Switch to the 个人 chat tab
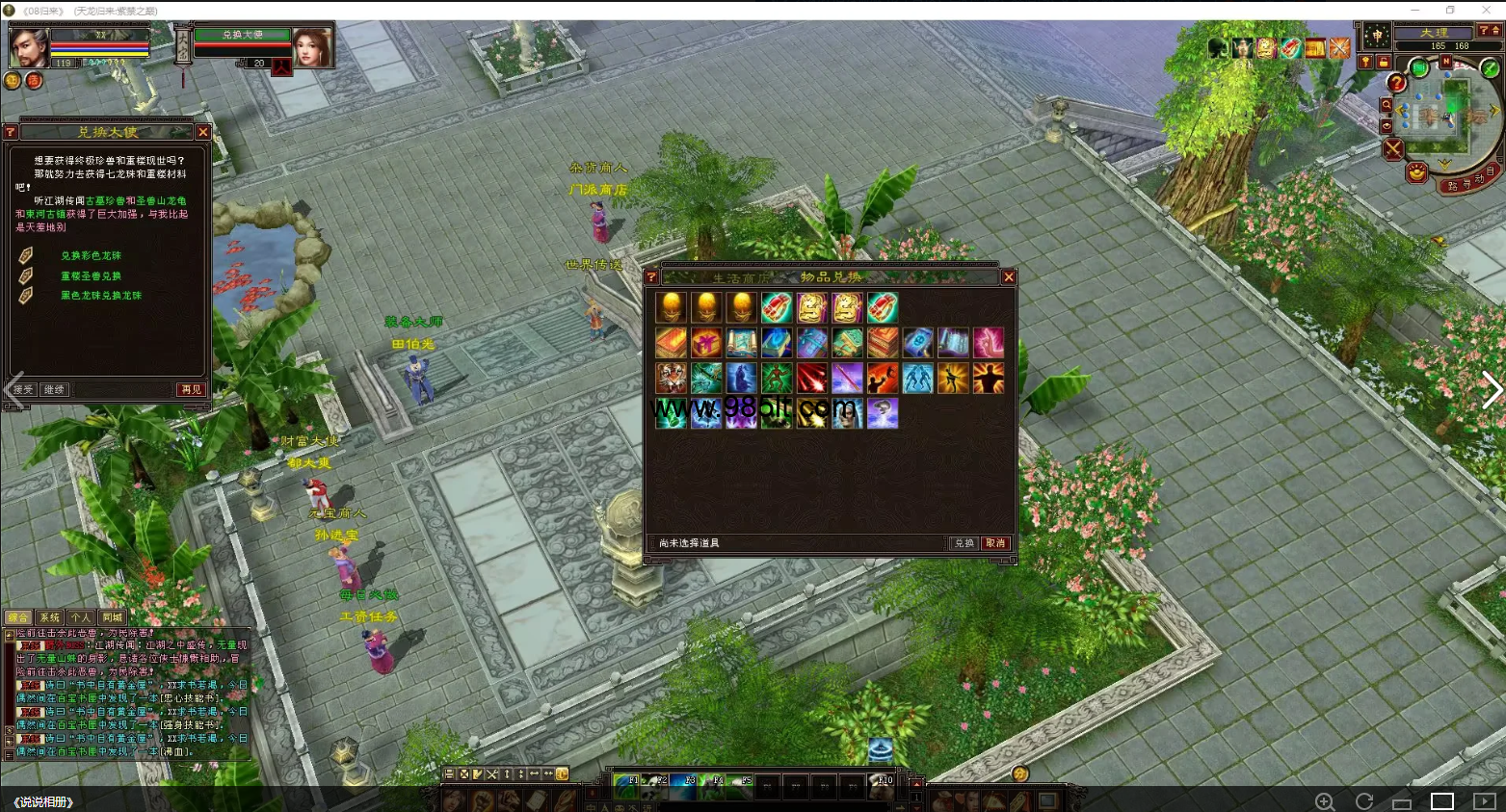Viewport: 1506px width, 812px height. tap(81, 617)
